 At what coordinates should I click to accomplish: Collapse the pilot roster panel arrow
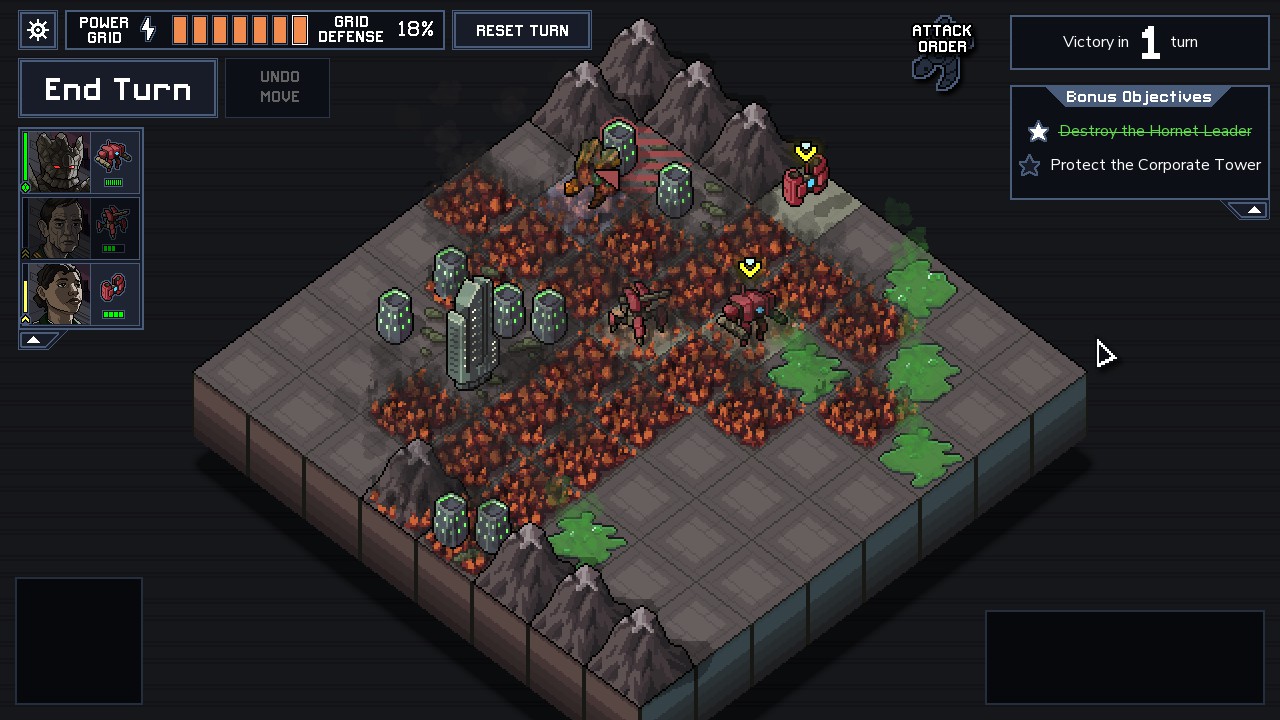point(33,340)
